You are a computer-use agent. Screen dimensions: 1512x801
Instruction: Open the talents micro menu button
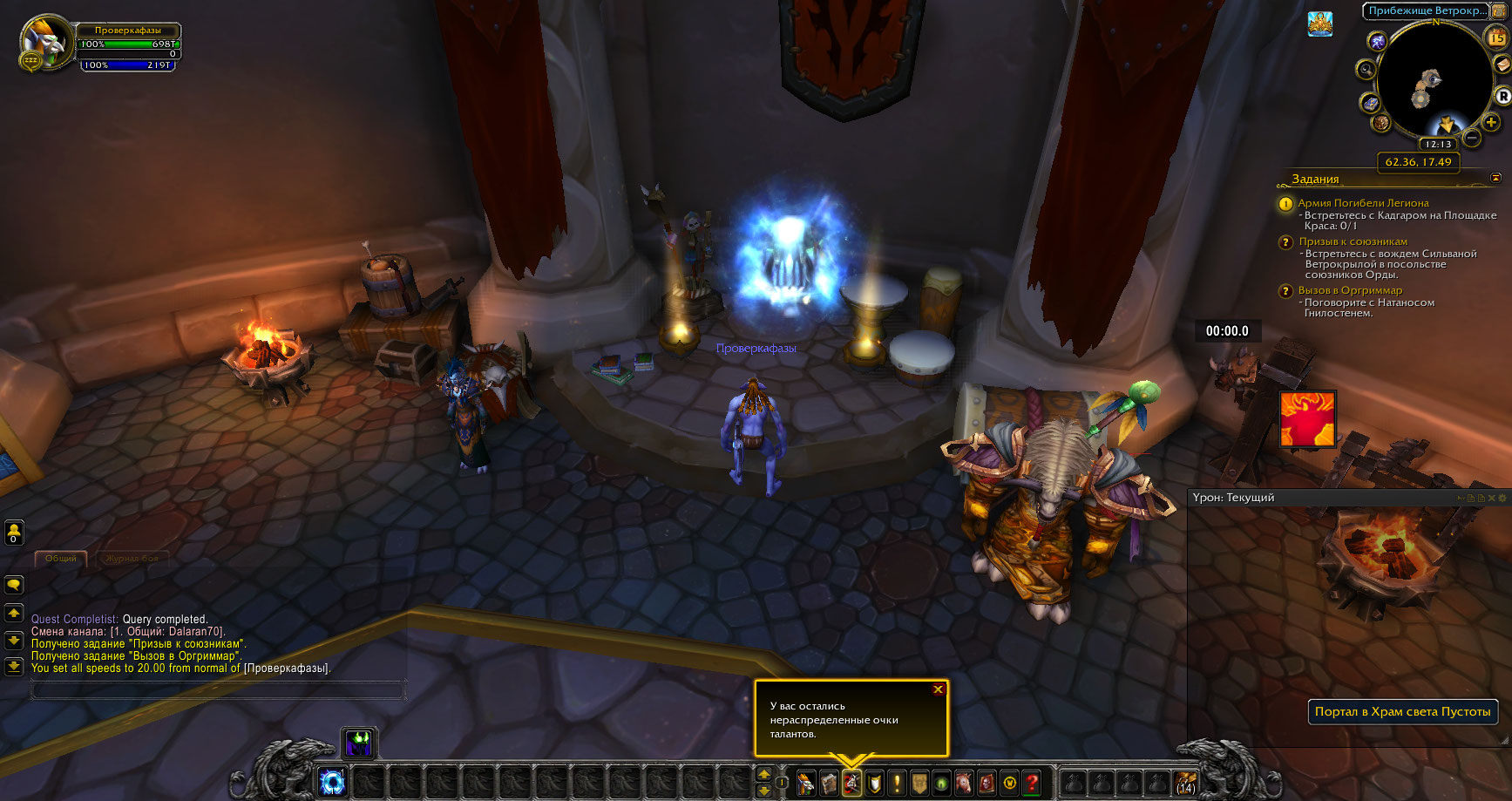pos(851,784)
